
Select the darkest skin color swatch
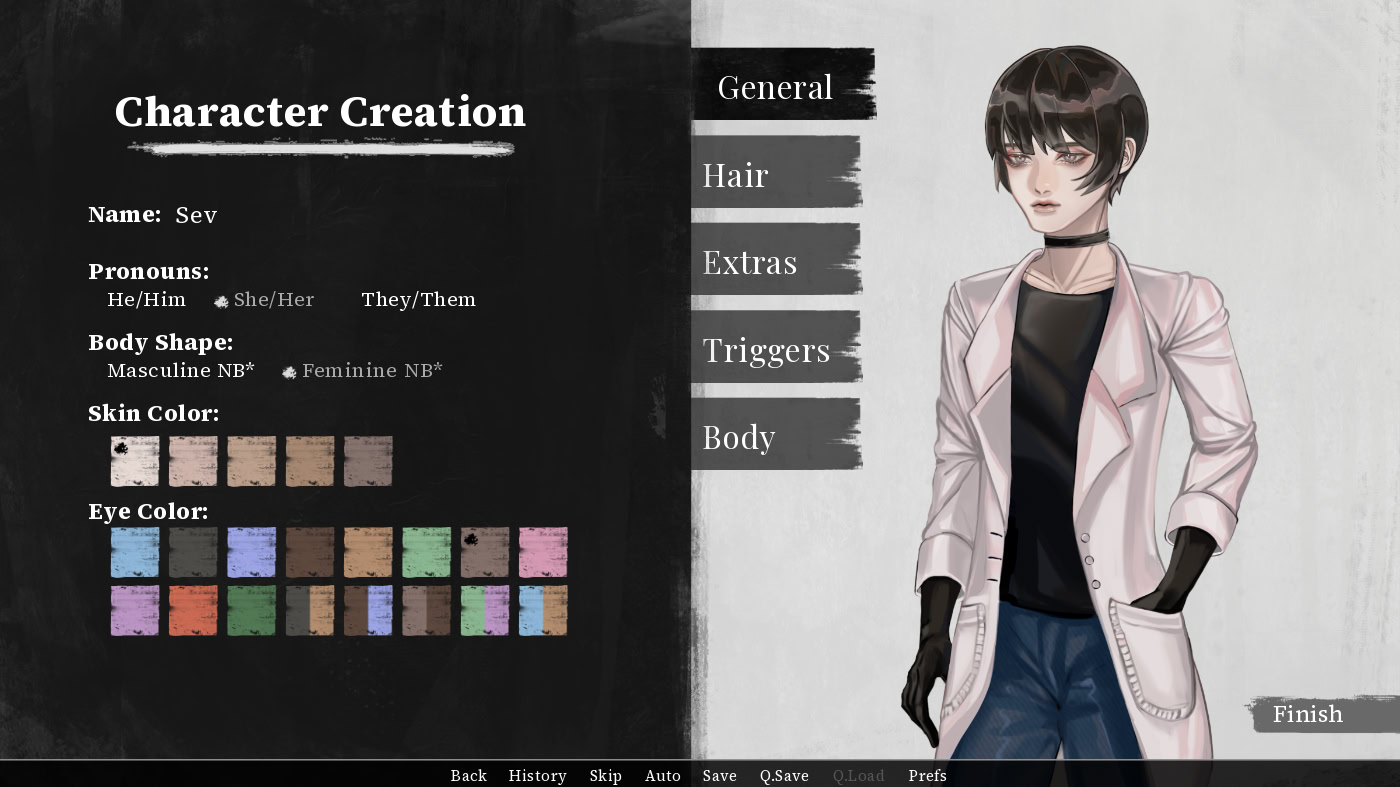point(369,461)
